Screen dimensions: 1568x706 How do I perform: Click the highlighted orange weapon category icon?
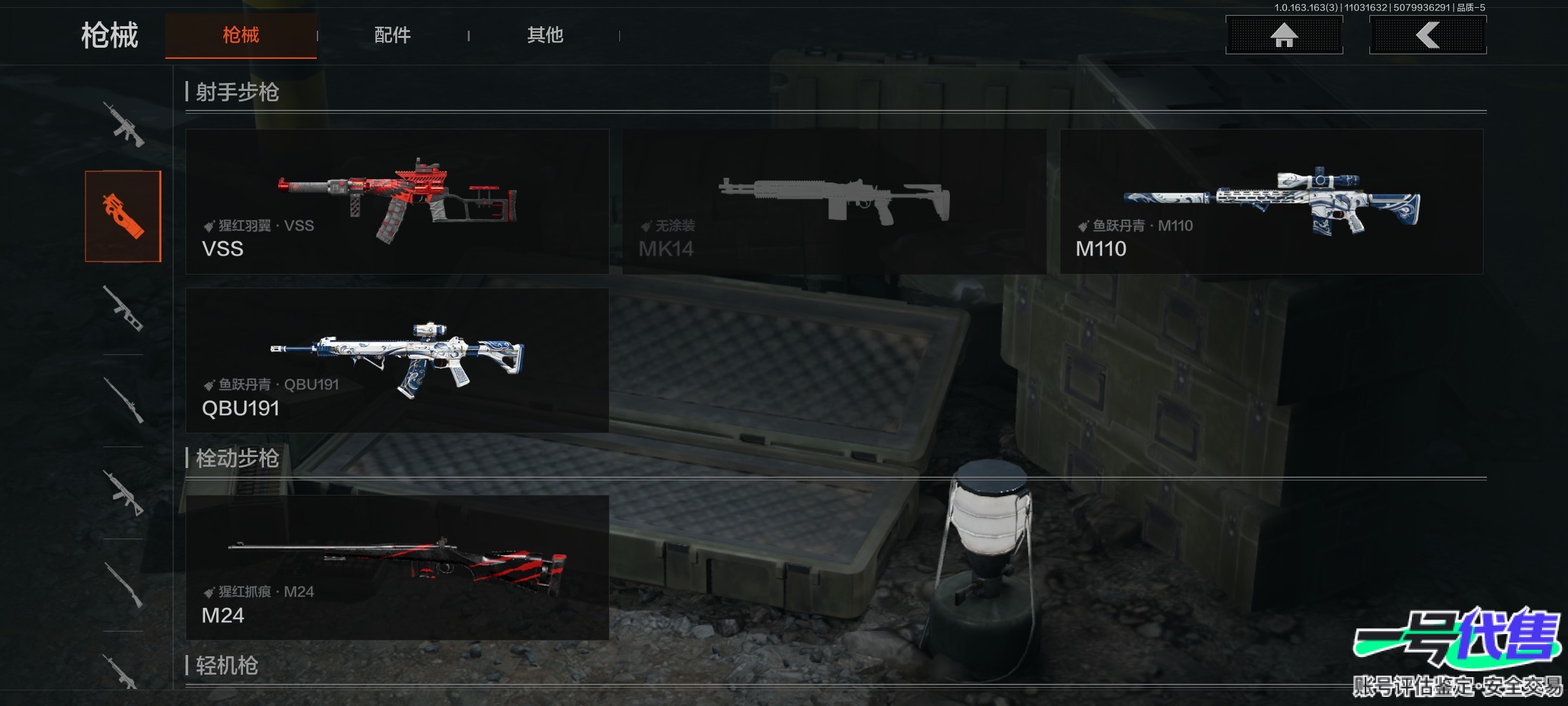(123, 216)
